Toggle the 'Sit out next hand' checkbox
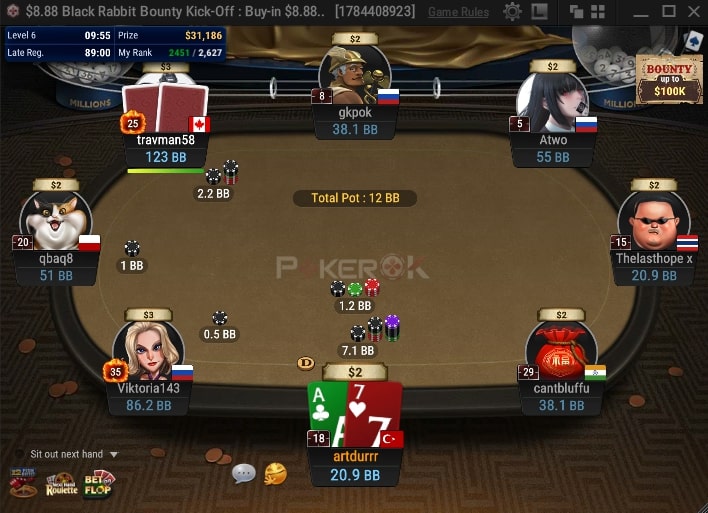 point(19,454)
